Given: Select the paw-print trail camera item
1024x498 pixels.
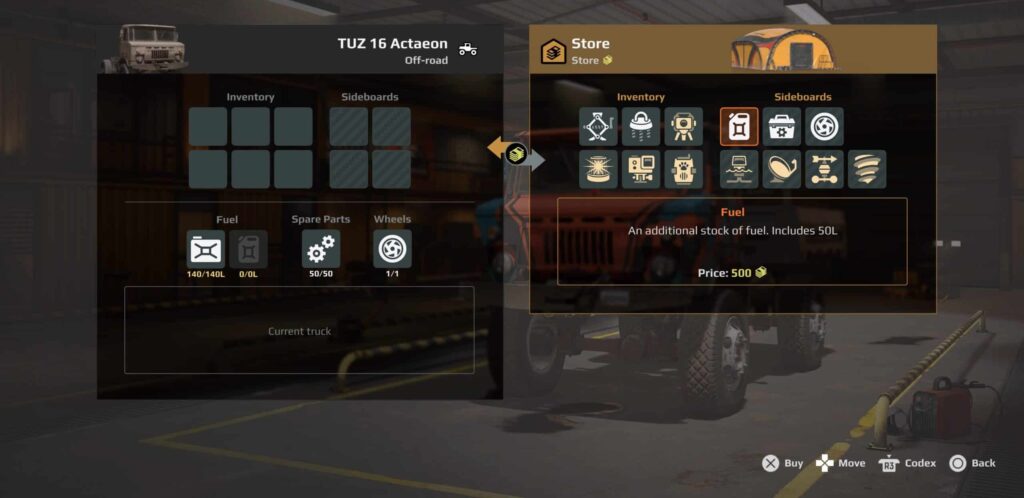Looking at the screenshot, I should click(684, 169).
